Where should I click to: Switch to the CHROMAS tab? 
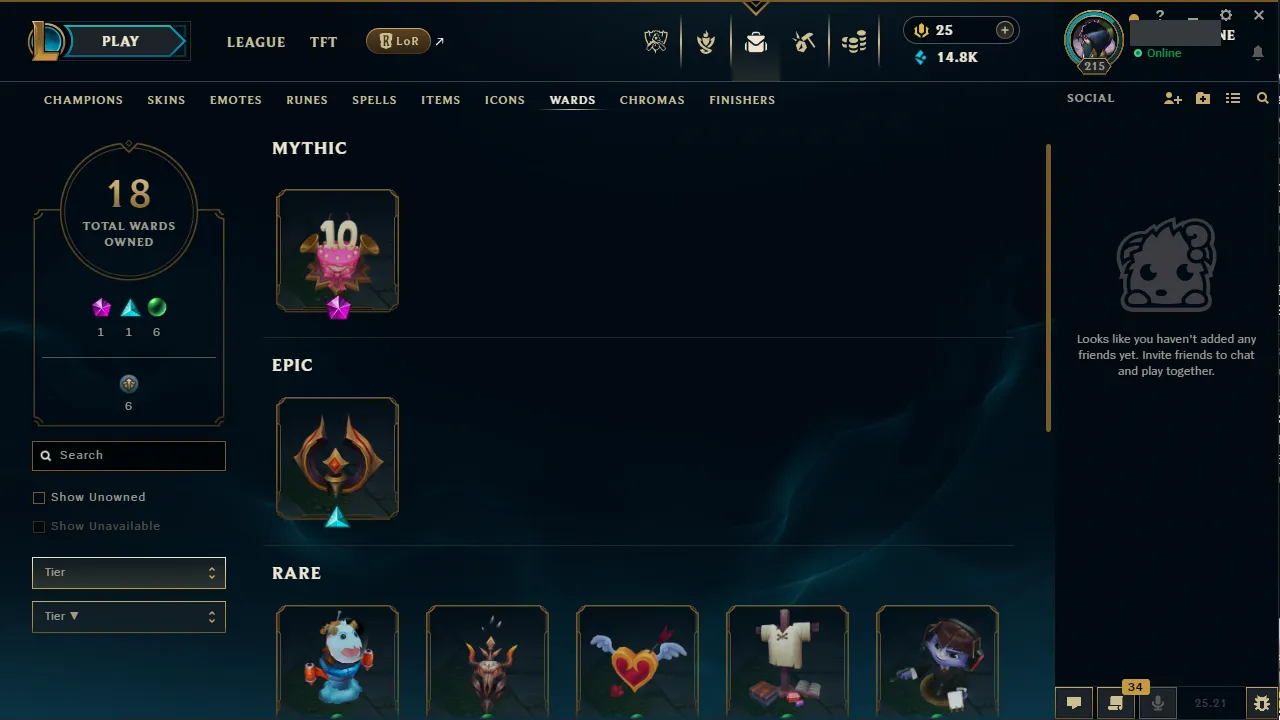pyautogui.click(x=652, y=100)
